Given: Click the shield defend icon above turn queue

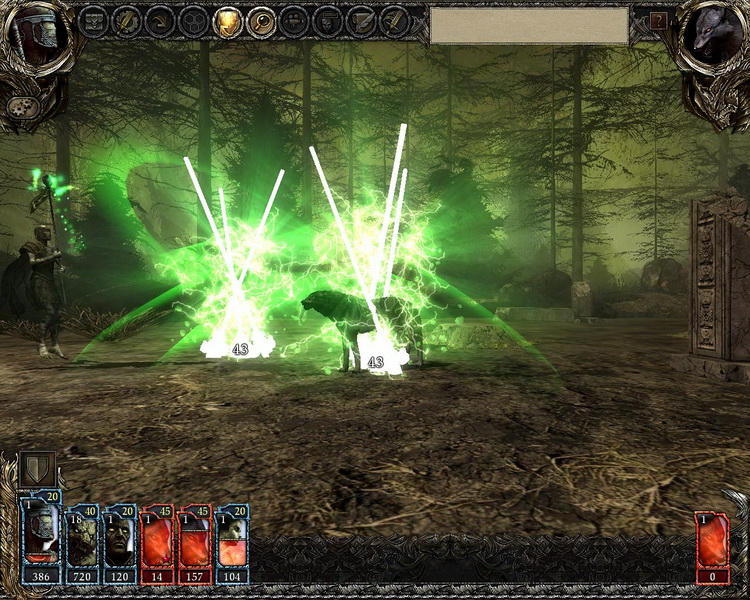Looking at the screenshot, I should 37,471.
